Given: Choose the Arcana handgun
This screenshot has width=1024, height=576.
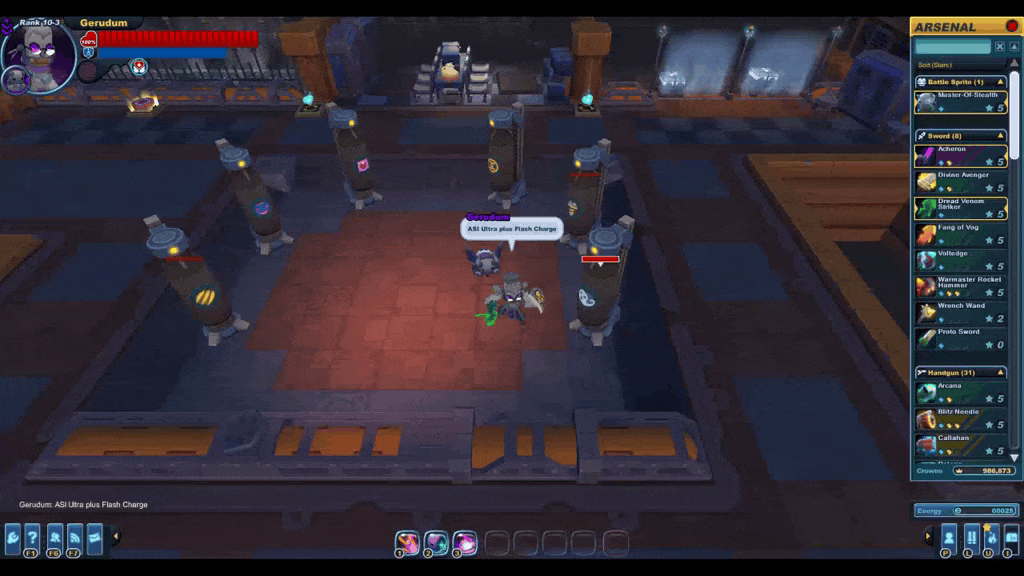Looking at the screenshot, I should 960,392.
